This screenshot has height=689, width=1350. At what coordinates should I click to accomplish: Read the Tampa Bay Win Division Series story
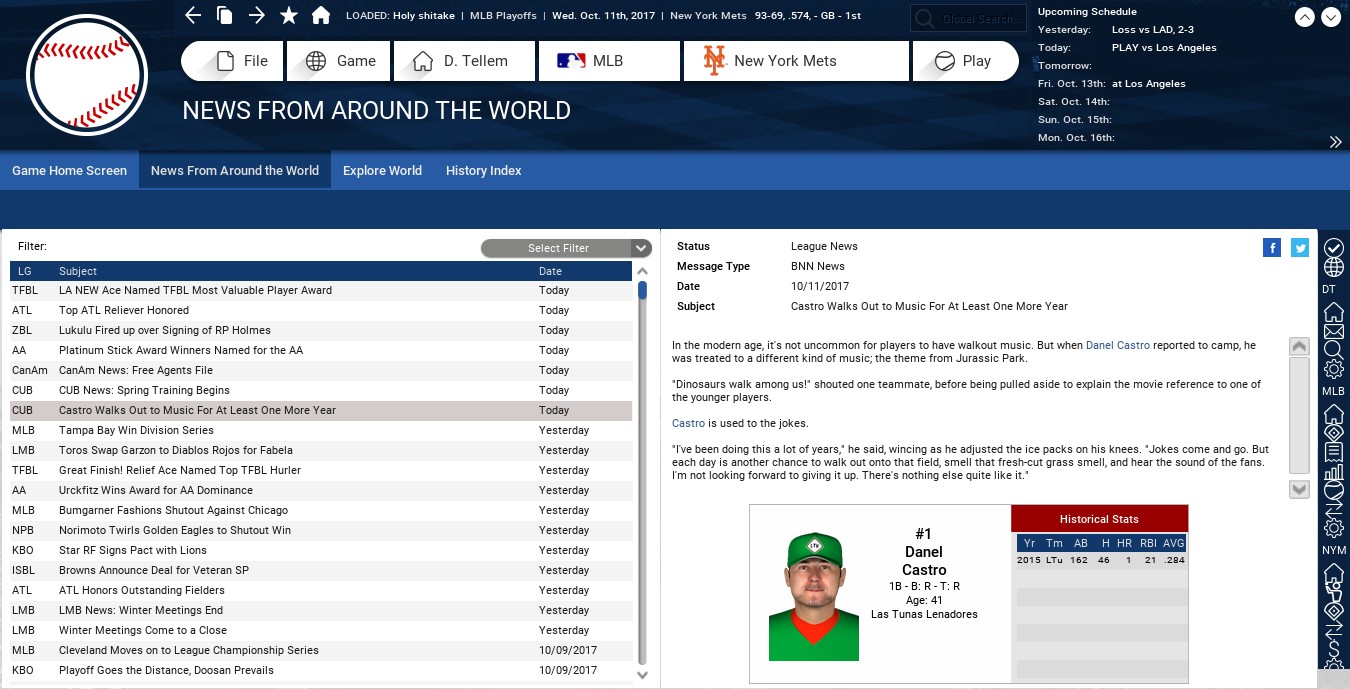click(136, 430)
